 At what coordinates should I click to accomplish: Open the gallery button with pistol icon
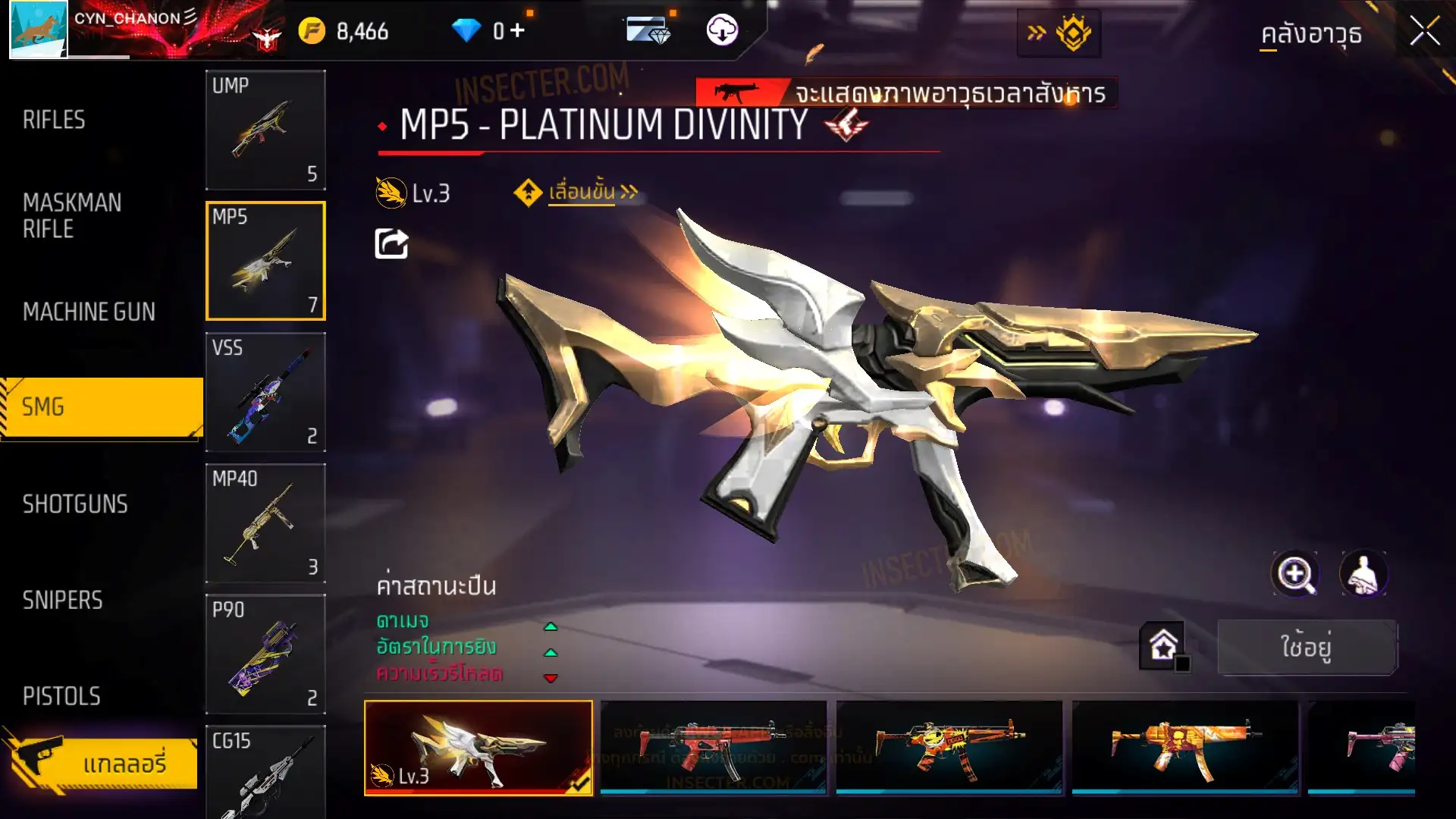102,762
